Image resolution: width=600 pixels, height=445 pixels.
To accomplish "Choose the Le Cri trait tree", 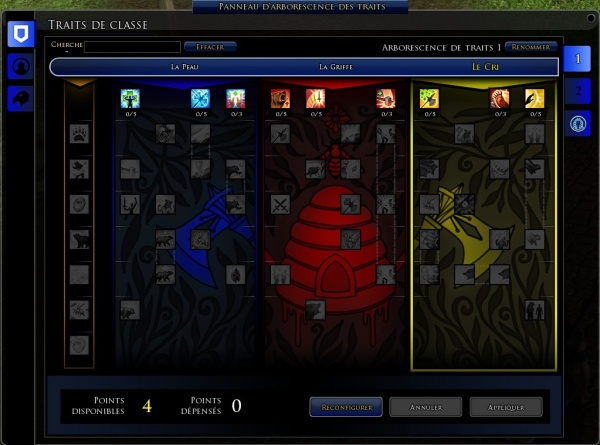I will [x=488, y=67].
